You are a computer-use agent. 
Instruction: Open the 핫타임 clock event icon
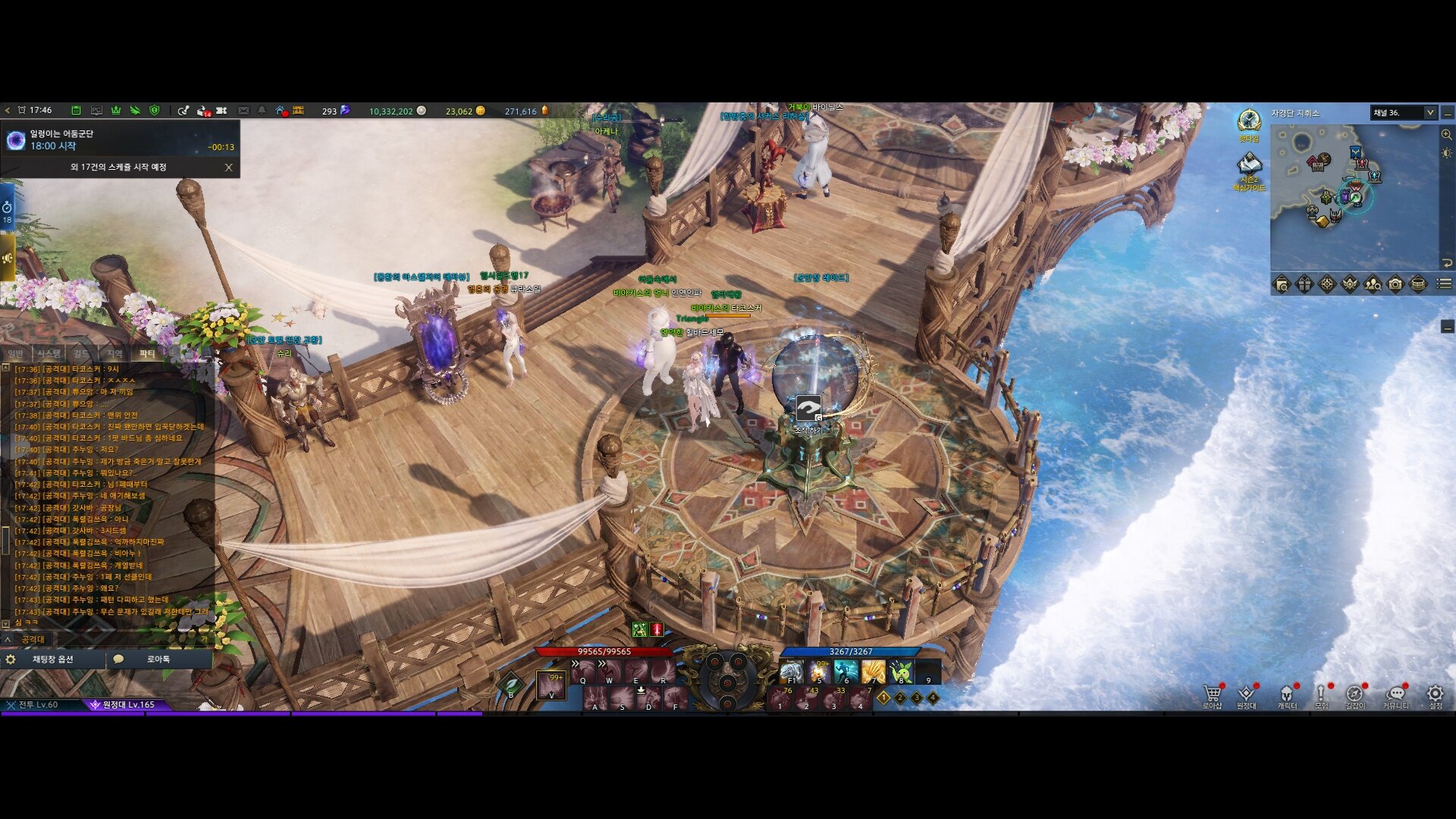[1249, 121]
